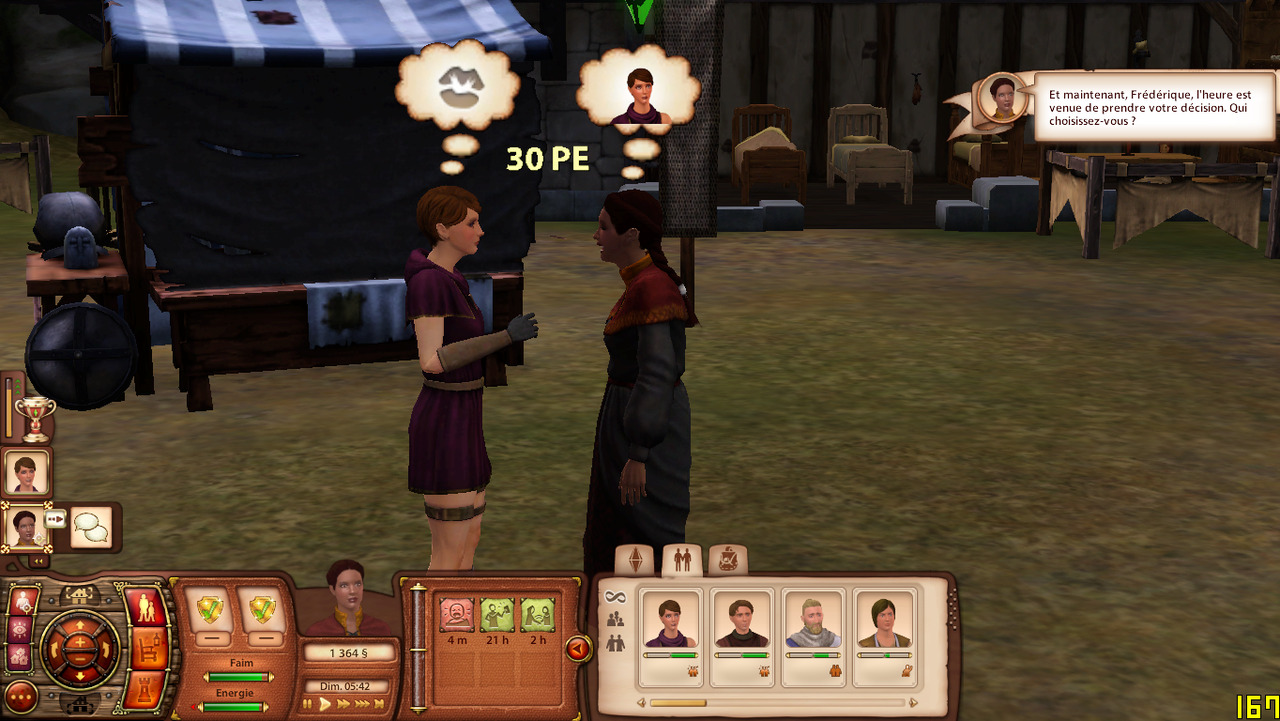Open the three-dot options menu button
This screenshot has width=1280, height=721.
(21, 697)
